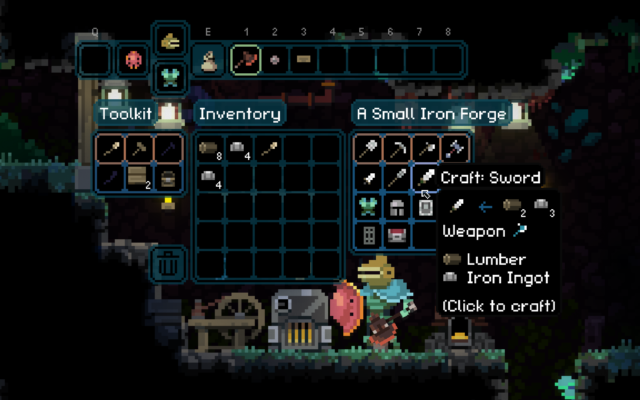The image size is (640, 400).
Task: Select the barrel item in the Toolkit
Action: point(169,178)
